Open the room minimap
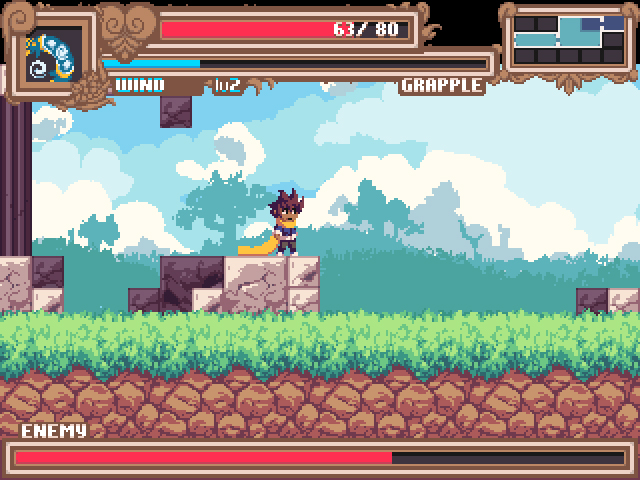Viewport: 640px width, 480px height. [569, 39]
